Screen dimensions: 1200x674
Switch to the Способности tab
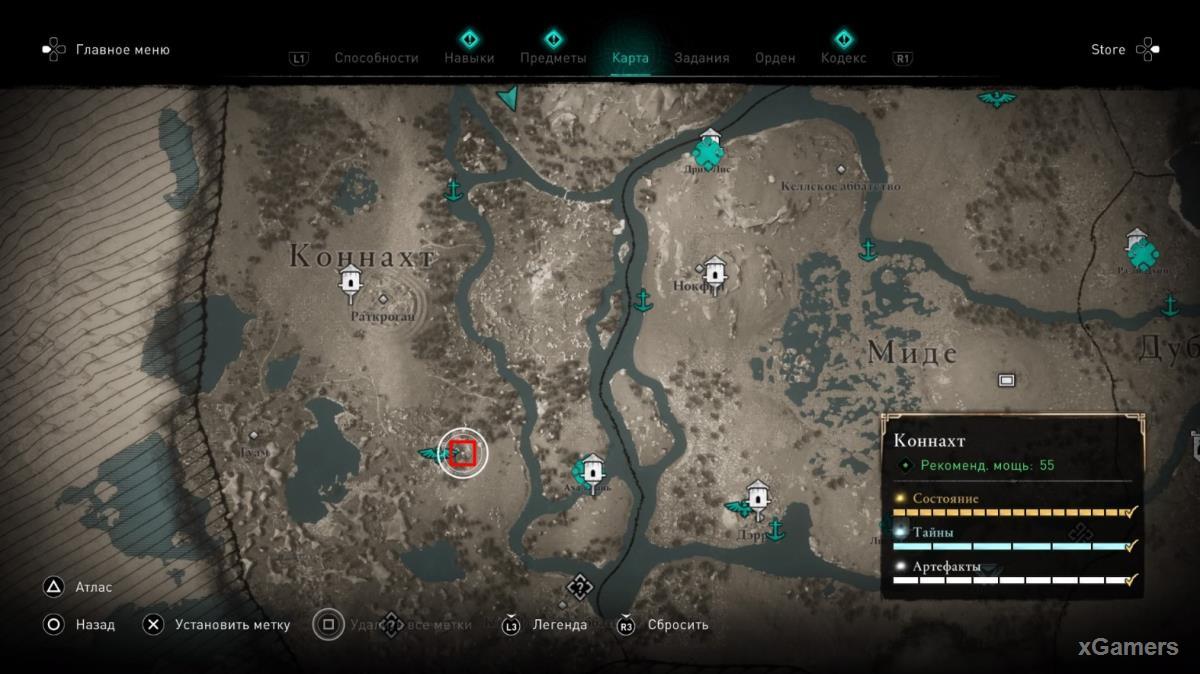coord(376,58)
